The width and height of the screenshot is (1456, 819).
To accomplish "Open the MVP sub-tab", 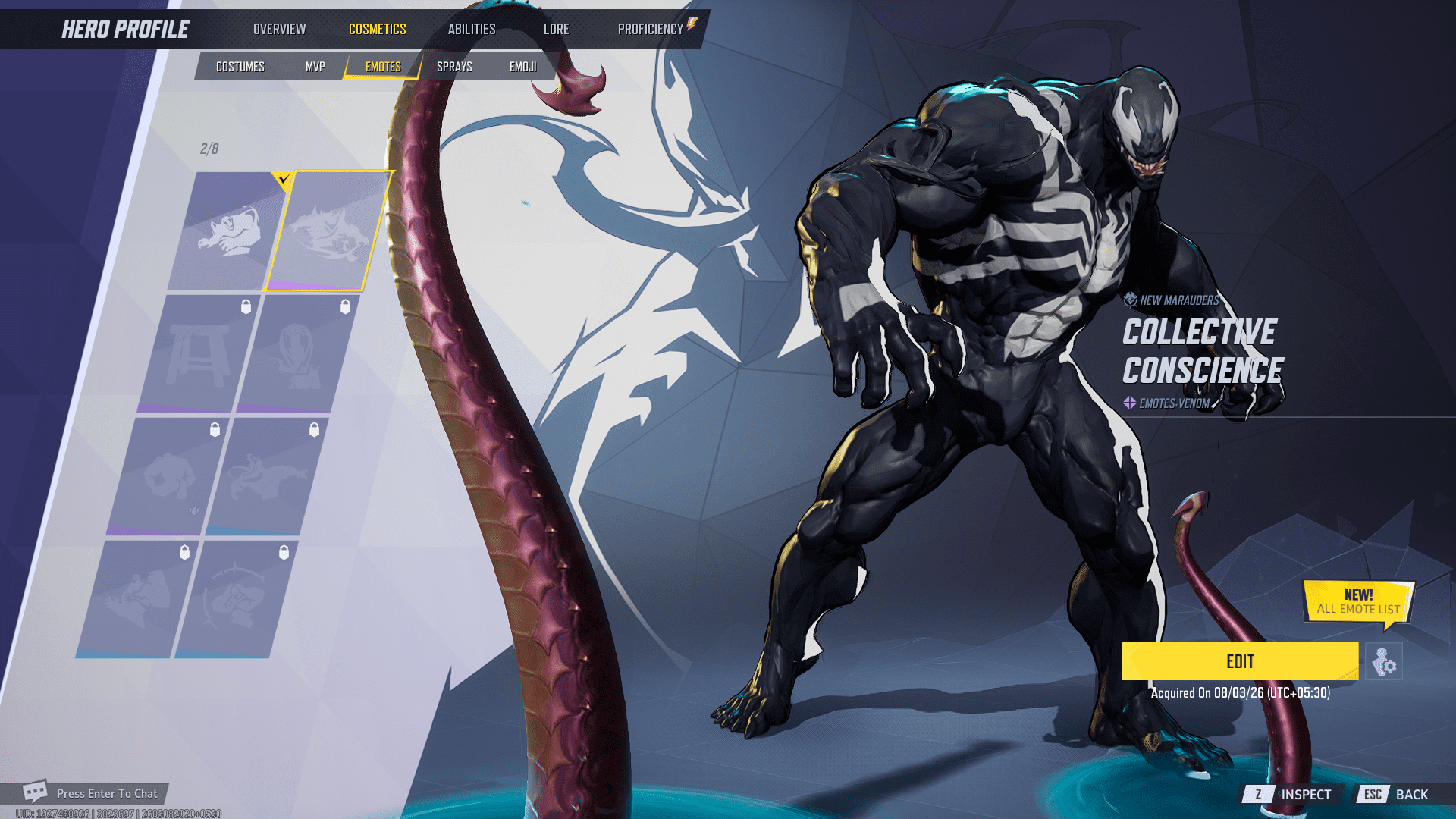I will (x=315, y=67).
